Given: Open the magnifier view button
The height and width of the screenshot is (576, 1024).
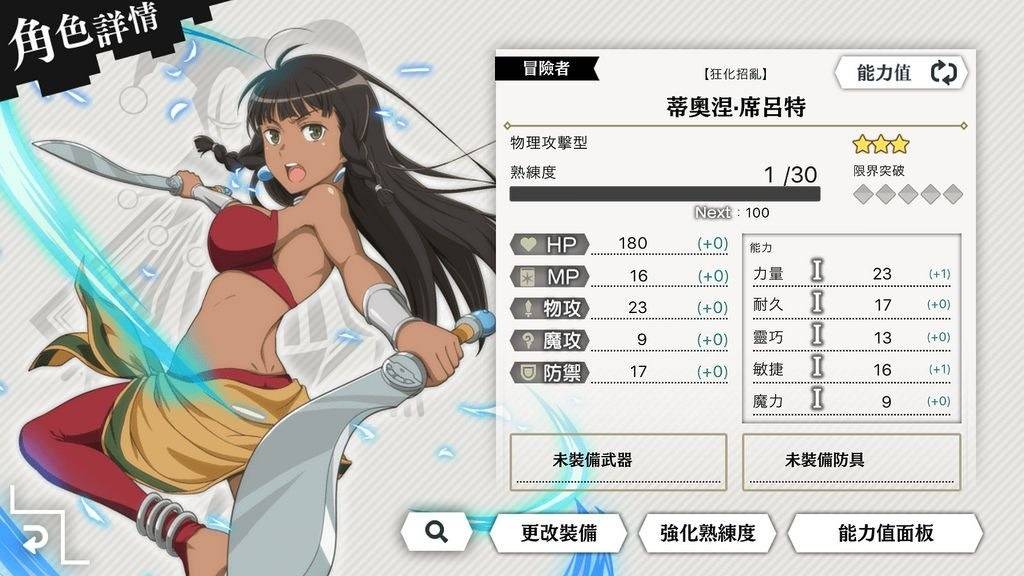Looking at the screenshot, I should [435, 532].
